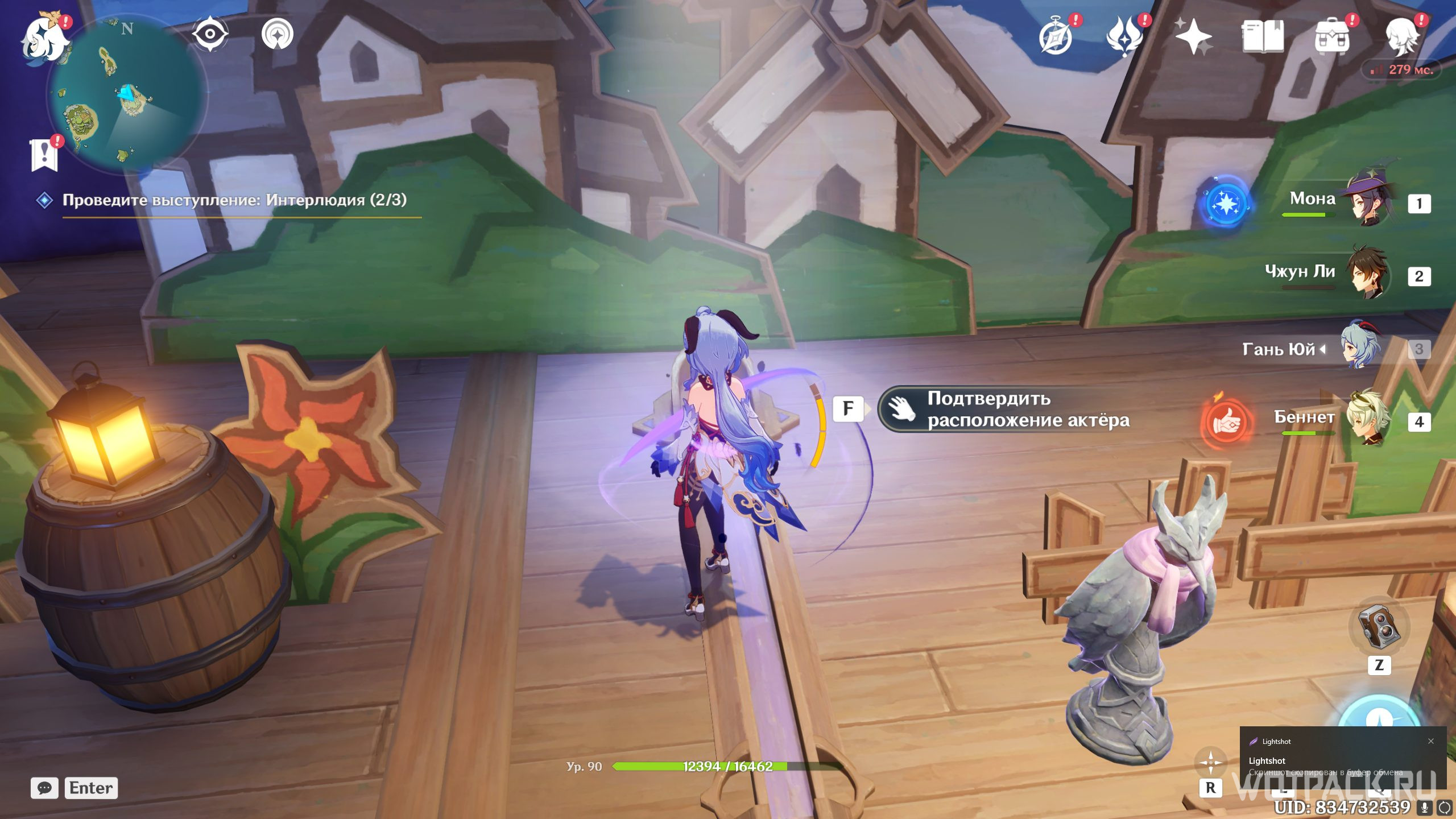Open the chat speech bubble button
The width and height of the screenshot is (1456, 819).
pyautogui.click(x=44, y=788)
